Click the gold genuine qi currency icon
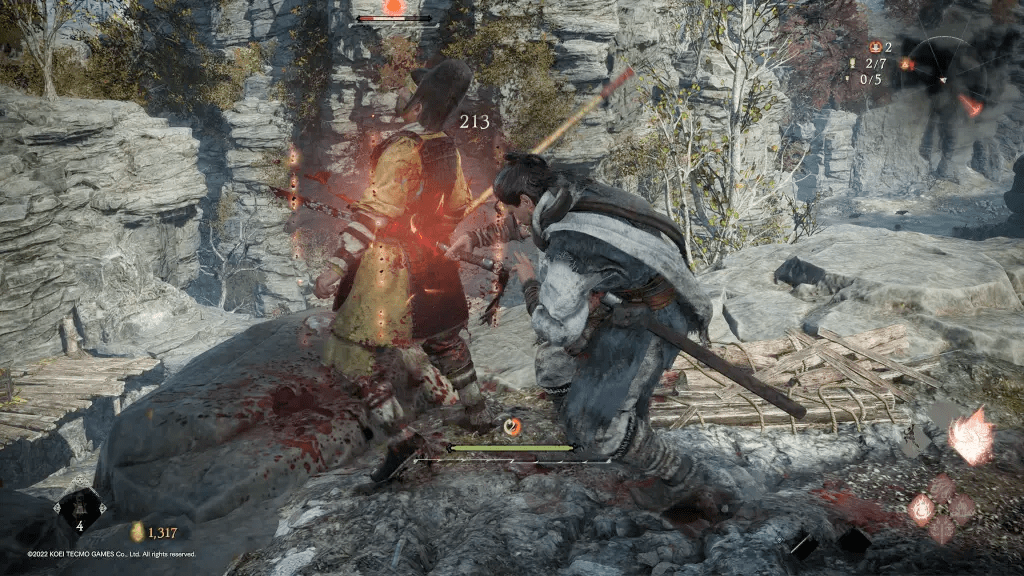The height and width of the screenshot is (576, 1024). (x=137, y=532)
